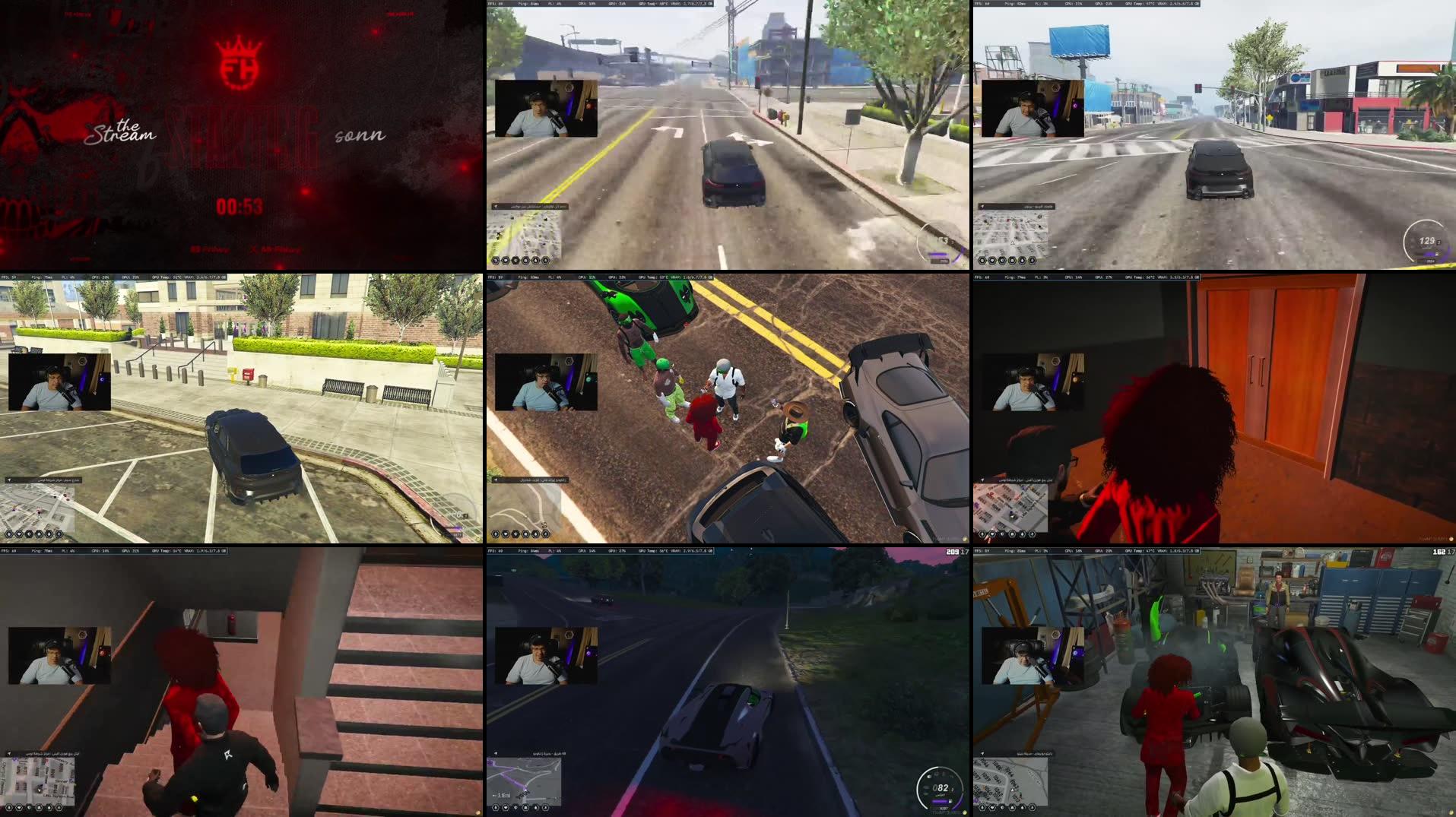Click the 129 speedometer dial
This screenshot has width=1456, height=817.
1426,240
